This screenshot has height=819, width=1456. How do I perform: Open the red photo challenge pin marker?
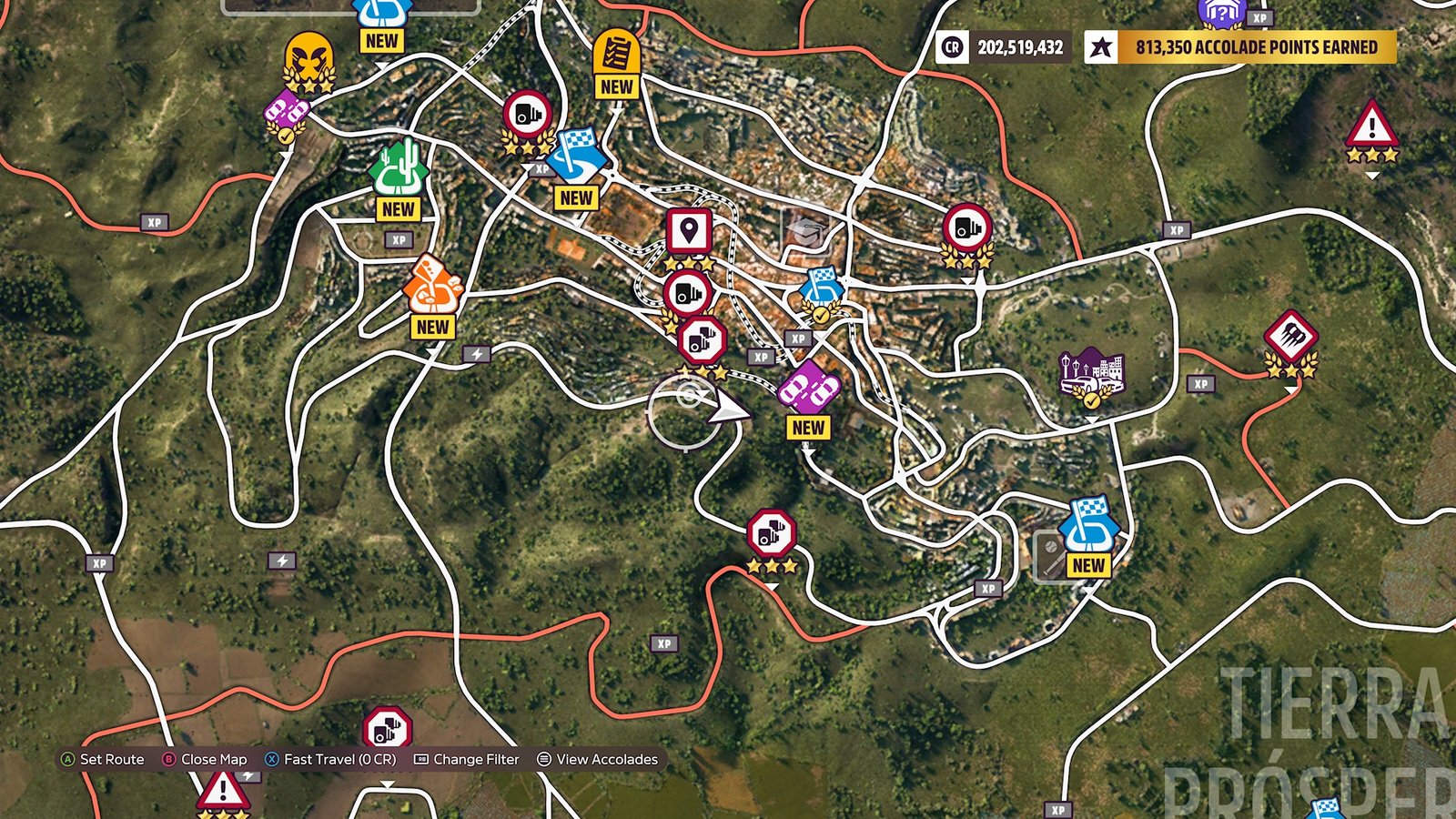tap(690, 230)
